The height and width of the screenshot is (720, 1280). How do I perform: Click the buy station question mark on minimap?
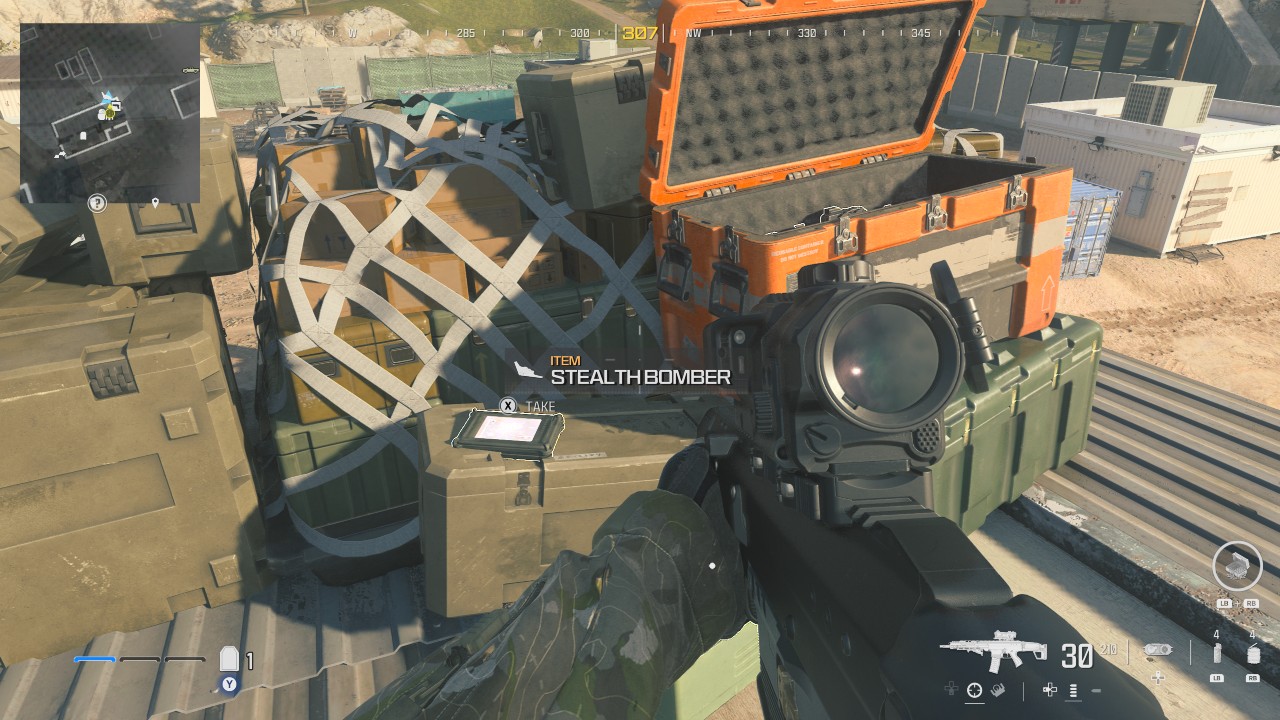click(95, 203)
